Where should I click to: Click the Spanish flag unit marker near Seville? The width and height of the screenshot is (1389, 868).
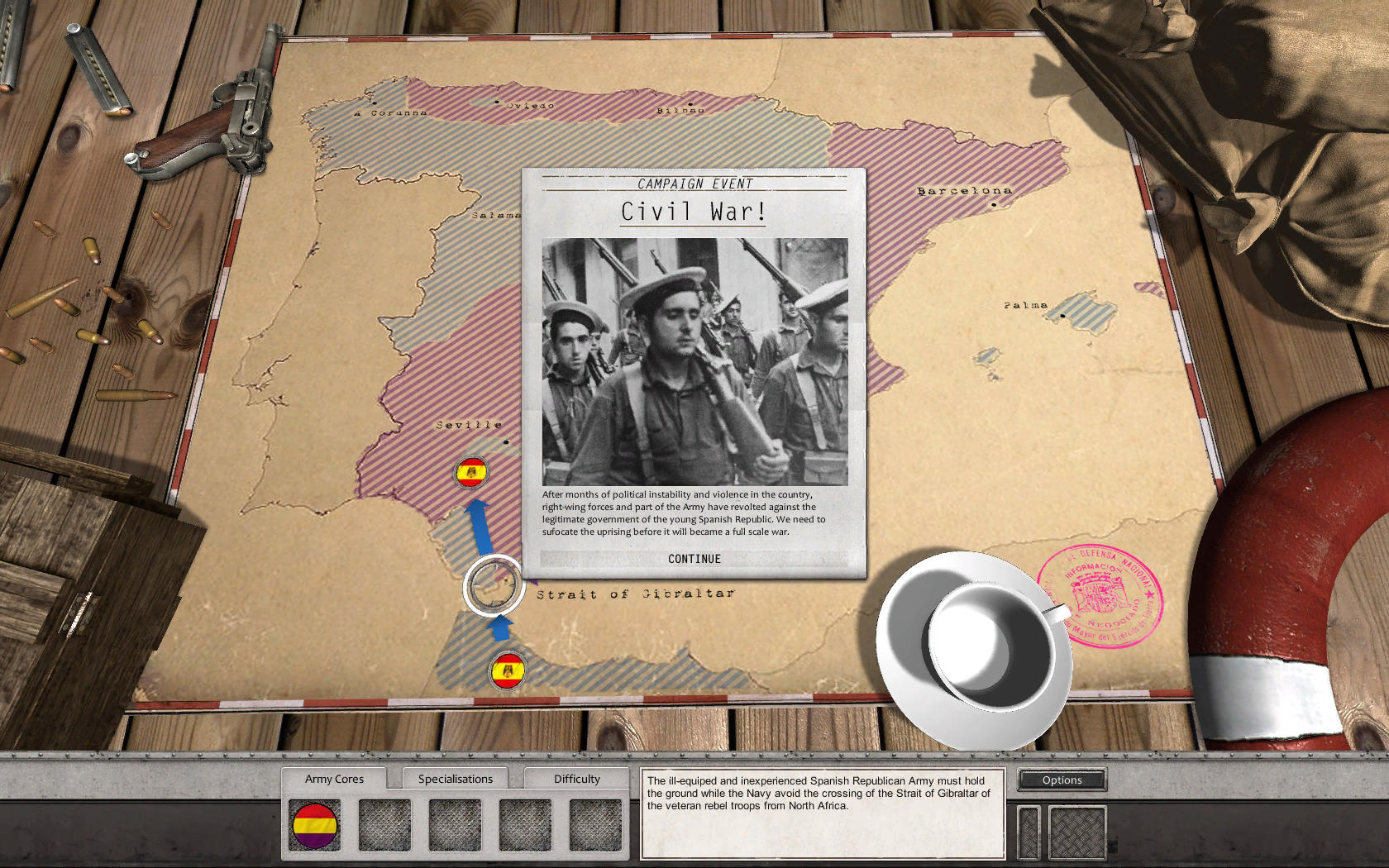[471, 473]
